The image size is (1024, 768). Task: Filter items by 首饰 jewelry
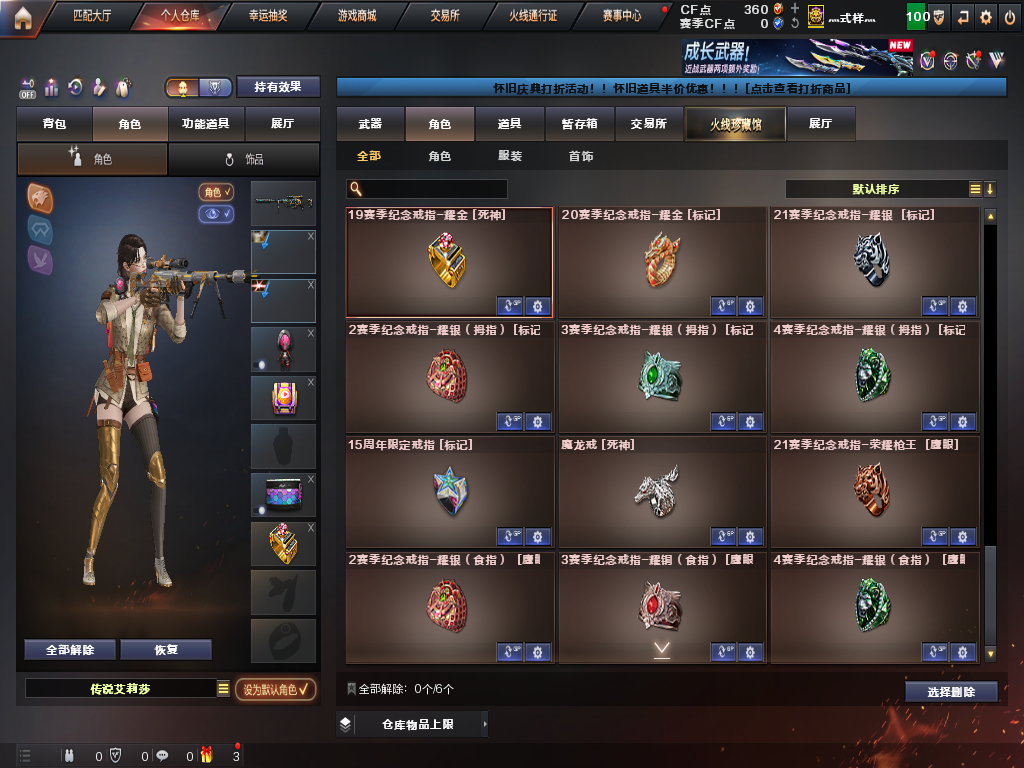tap(580, 157)
